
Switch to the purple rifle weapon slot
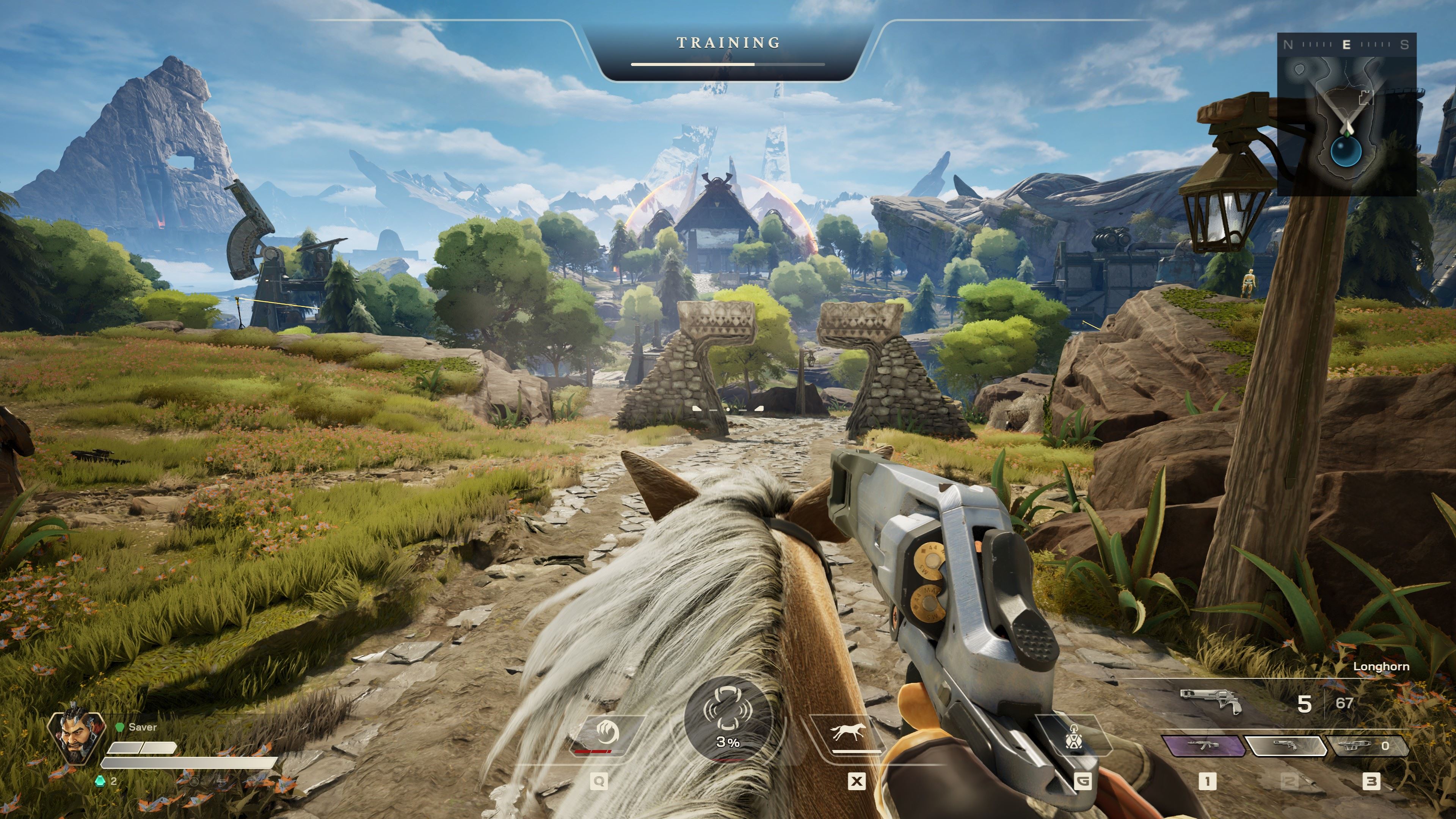coord(1204,745)
